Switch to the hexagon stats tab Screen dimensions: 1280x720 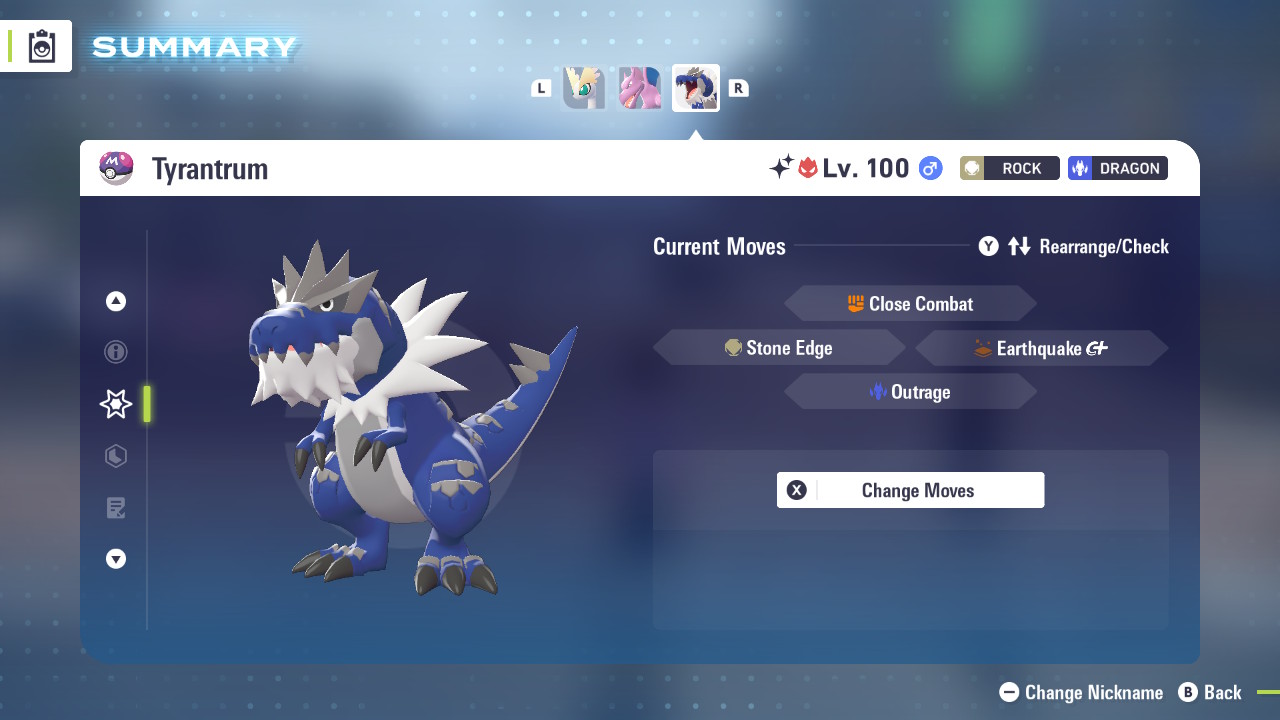pos(116,456)
